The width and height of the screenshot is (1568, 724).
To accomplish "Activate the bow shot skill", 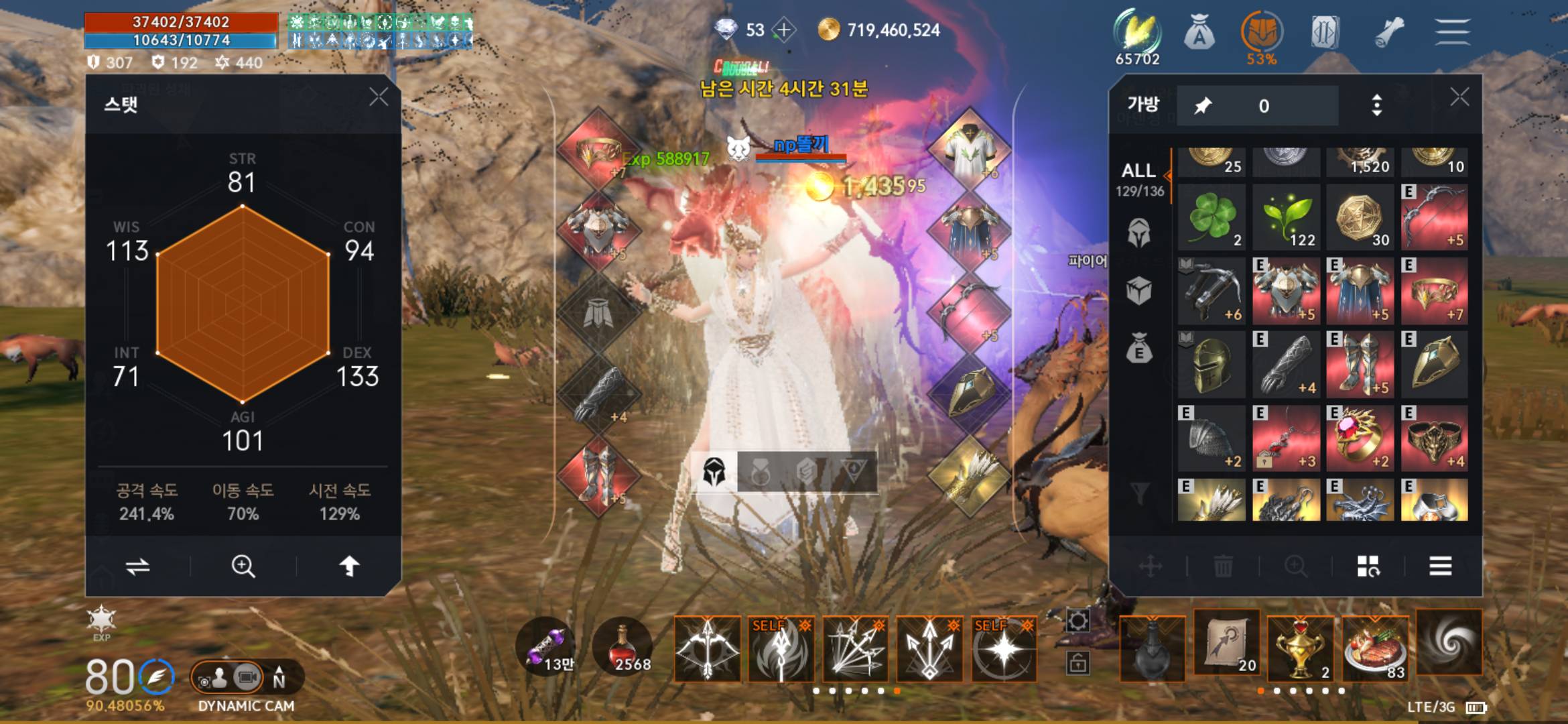I will 708,648.
